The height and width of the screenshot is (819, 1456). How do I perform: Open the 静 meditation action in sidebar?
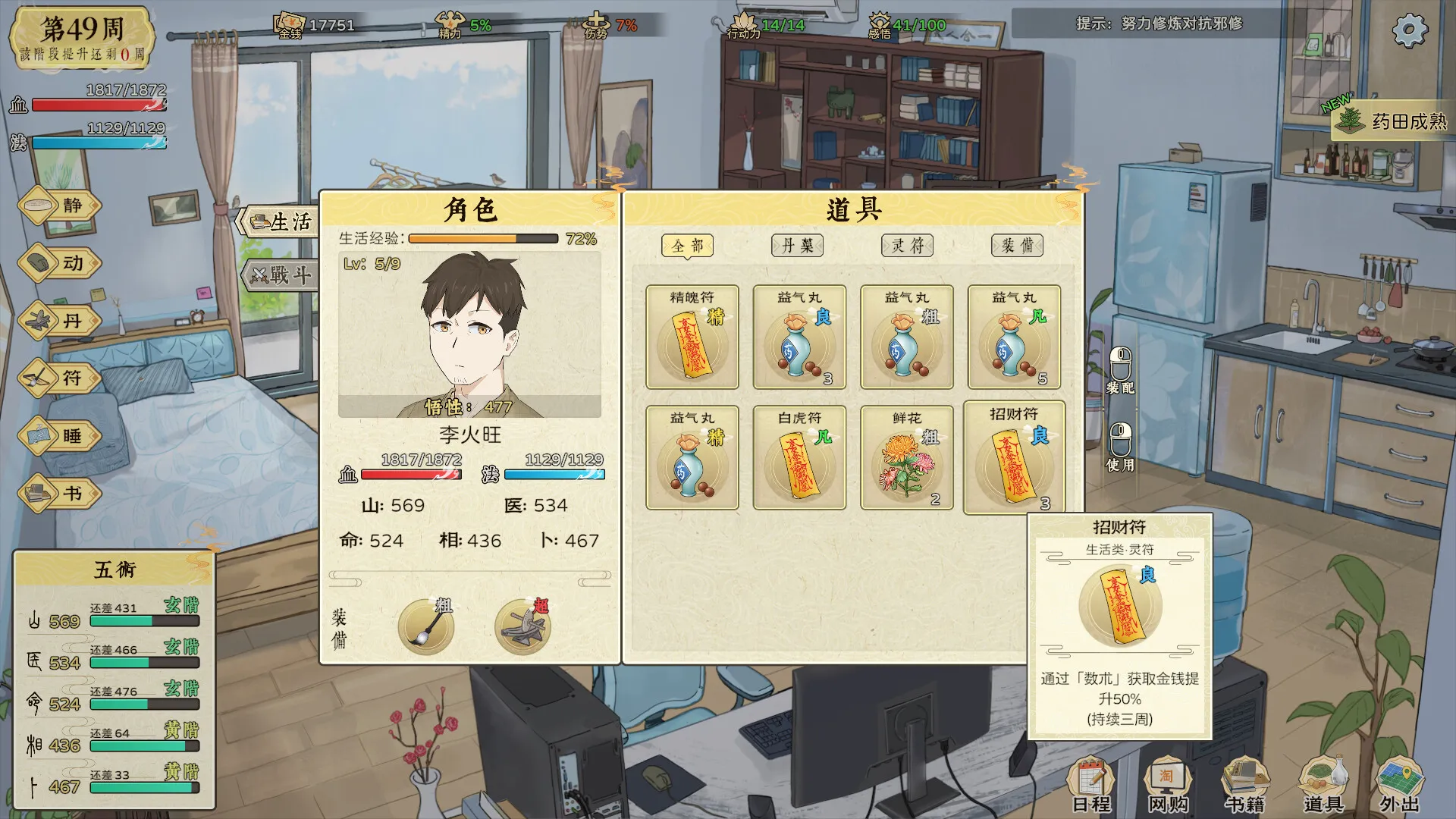click(x=59, y=206)
